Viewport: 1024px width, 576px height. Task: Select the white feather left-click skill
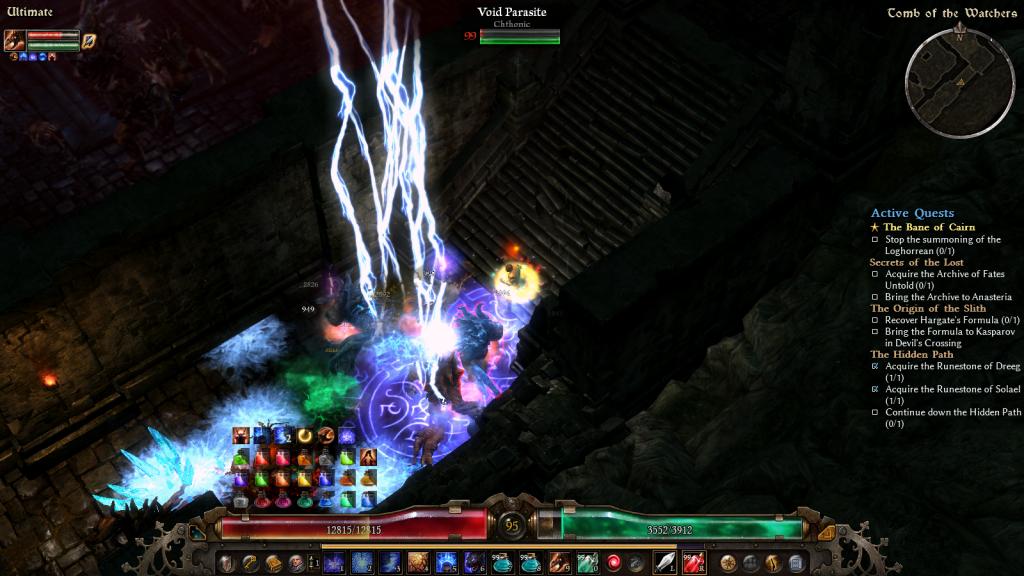(664, 563)
